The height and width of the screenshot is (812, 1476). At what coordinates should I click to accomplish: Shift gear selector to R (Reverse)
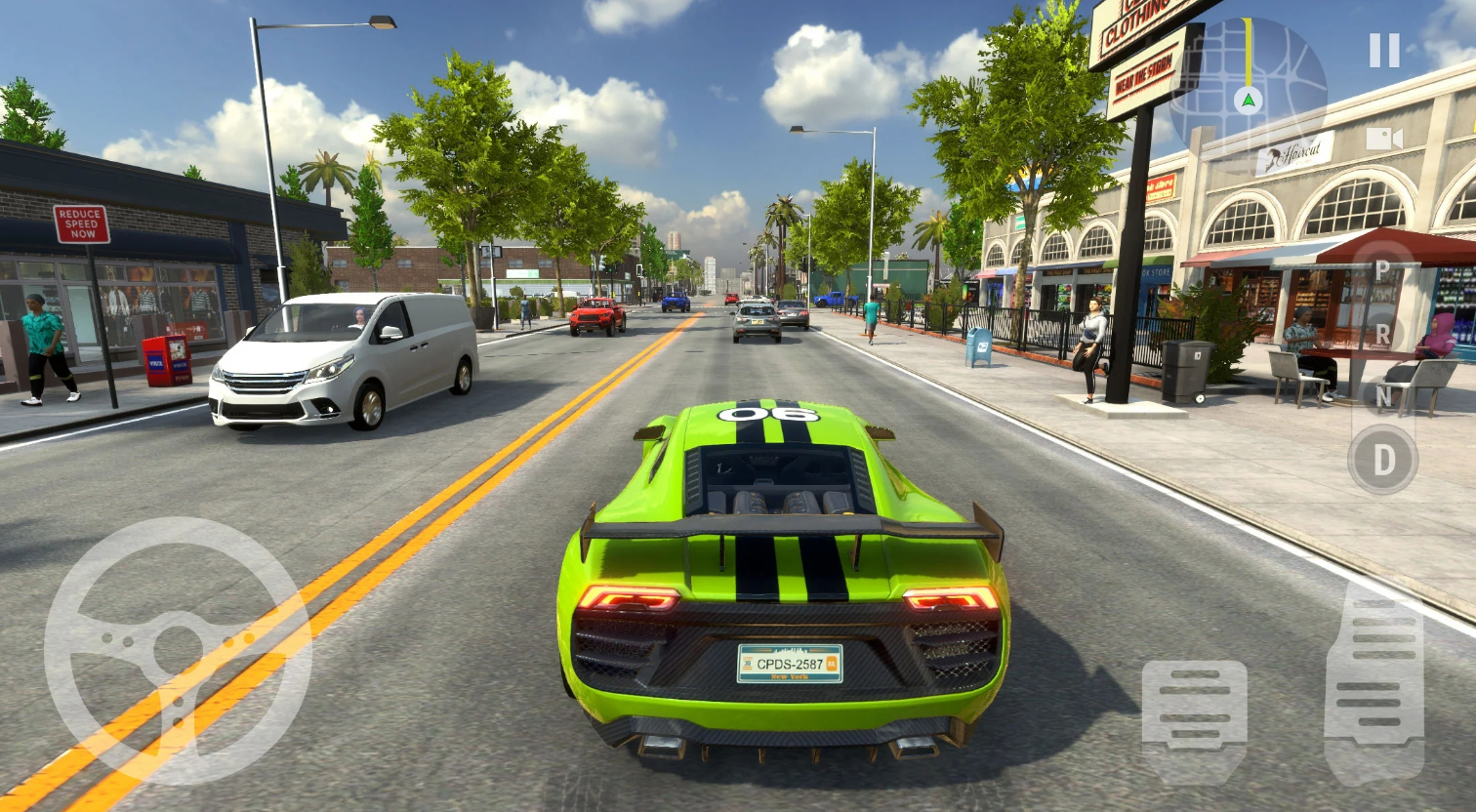[x=1382, y=333]
